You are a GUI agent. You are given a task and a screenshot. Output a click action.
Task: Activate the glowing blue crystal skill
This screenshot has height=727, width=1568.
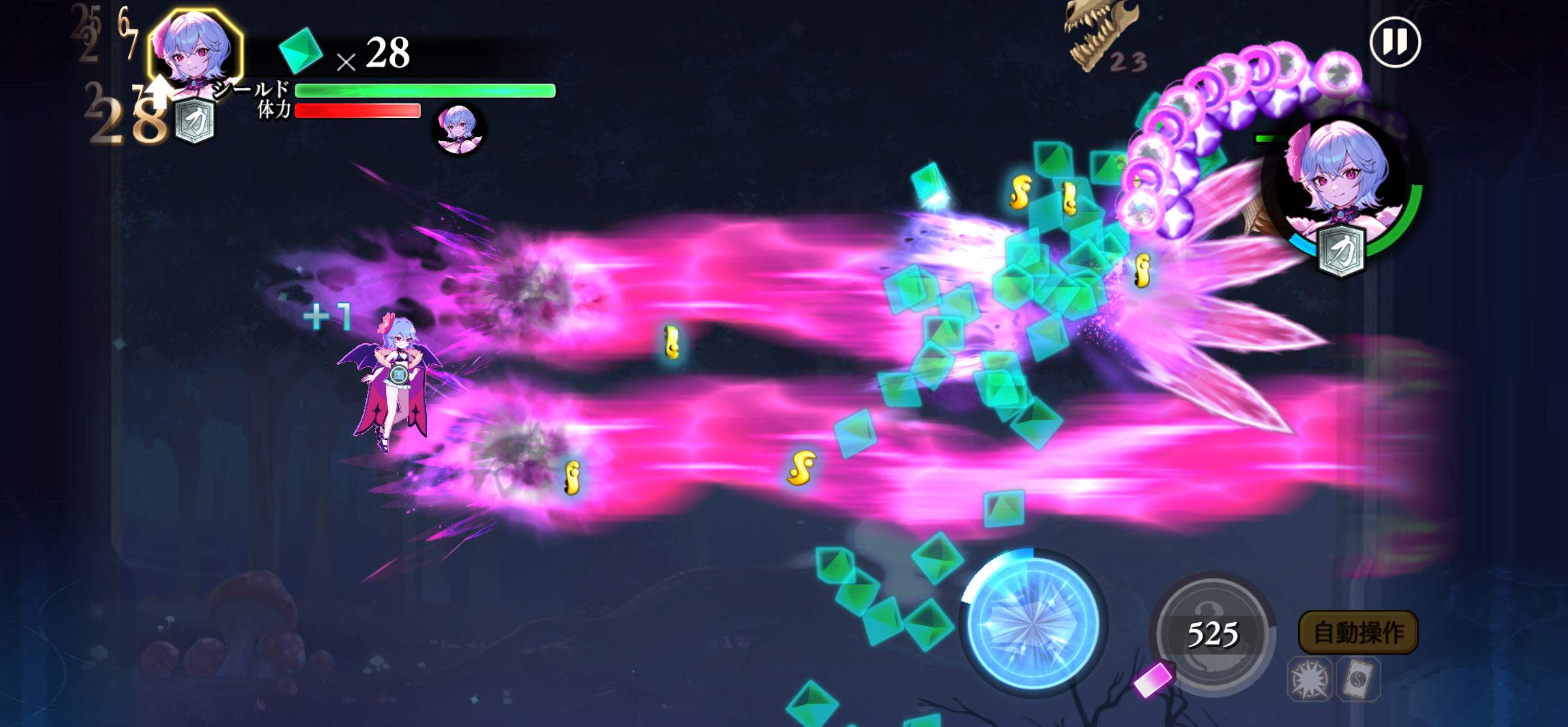coord(1032,622)
